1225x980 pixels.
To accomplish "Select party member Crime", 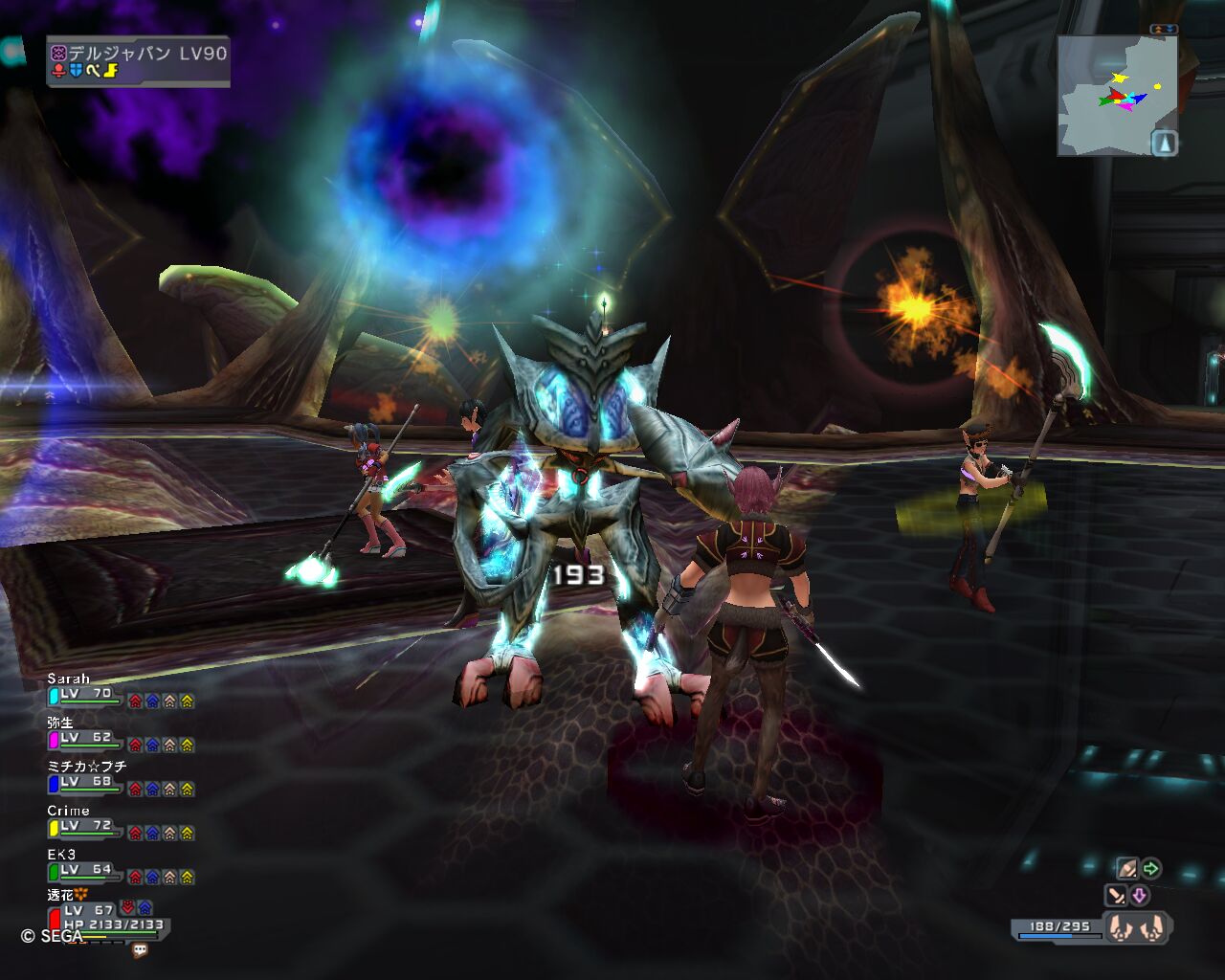I will (84, 823).
